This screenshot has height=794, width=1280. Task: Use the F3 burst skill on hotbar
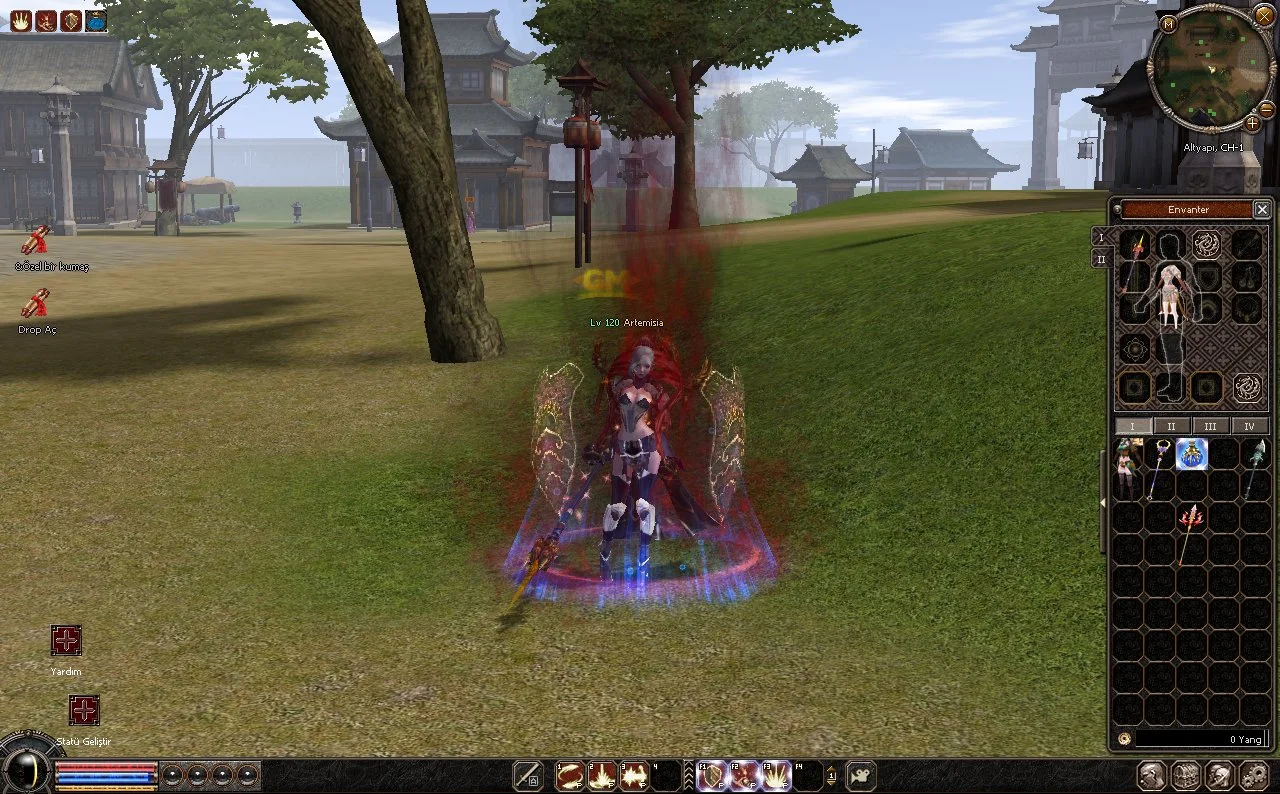tap(776, 776)
